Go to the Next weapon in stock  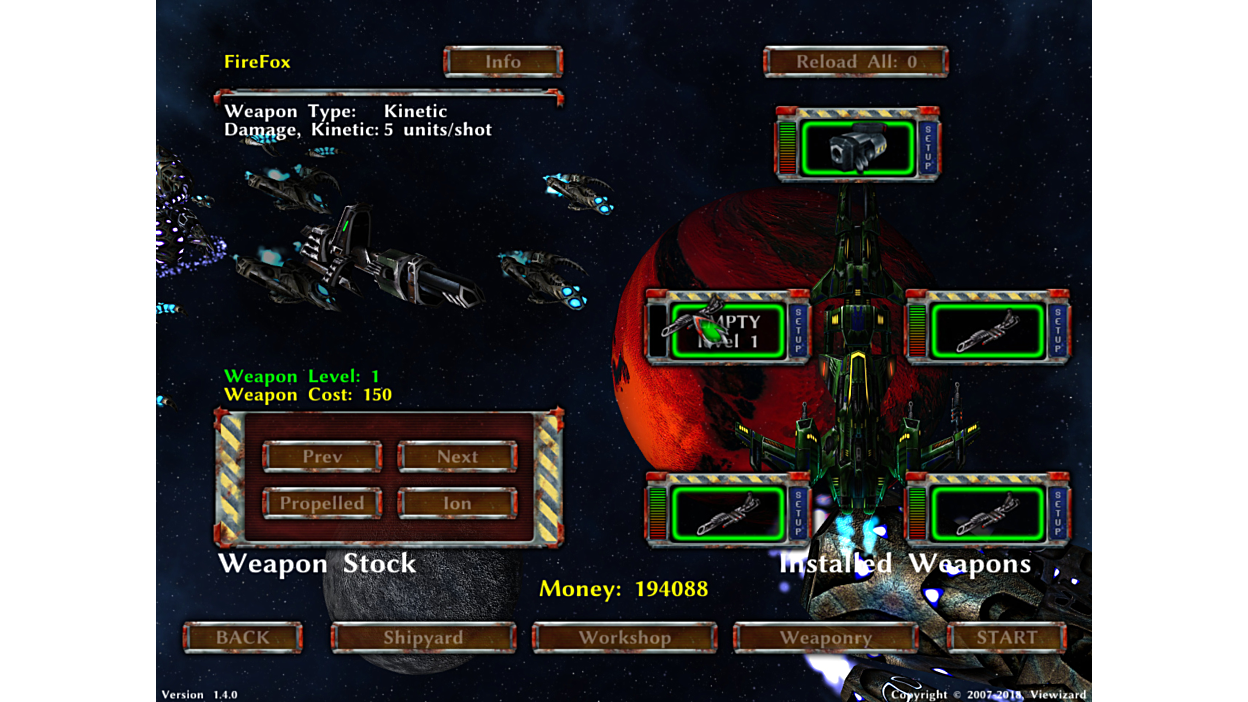(457, 457)
